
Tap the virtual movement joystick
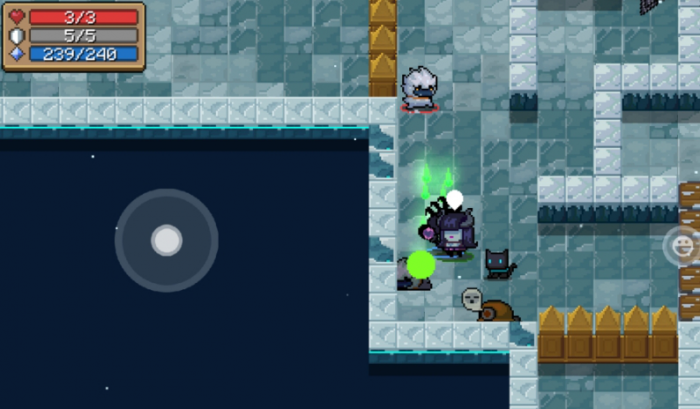point(166,240)
